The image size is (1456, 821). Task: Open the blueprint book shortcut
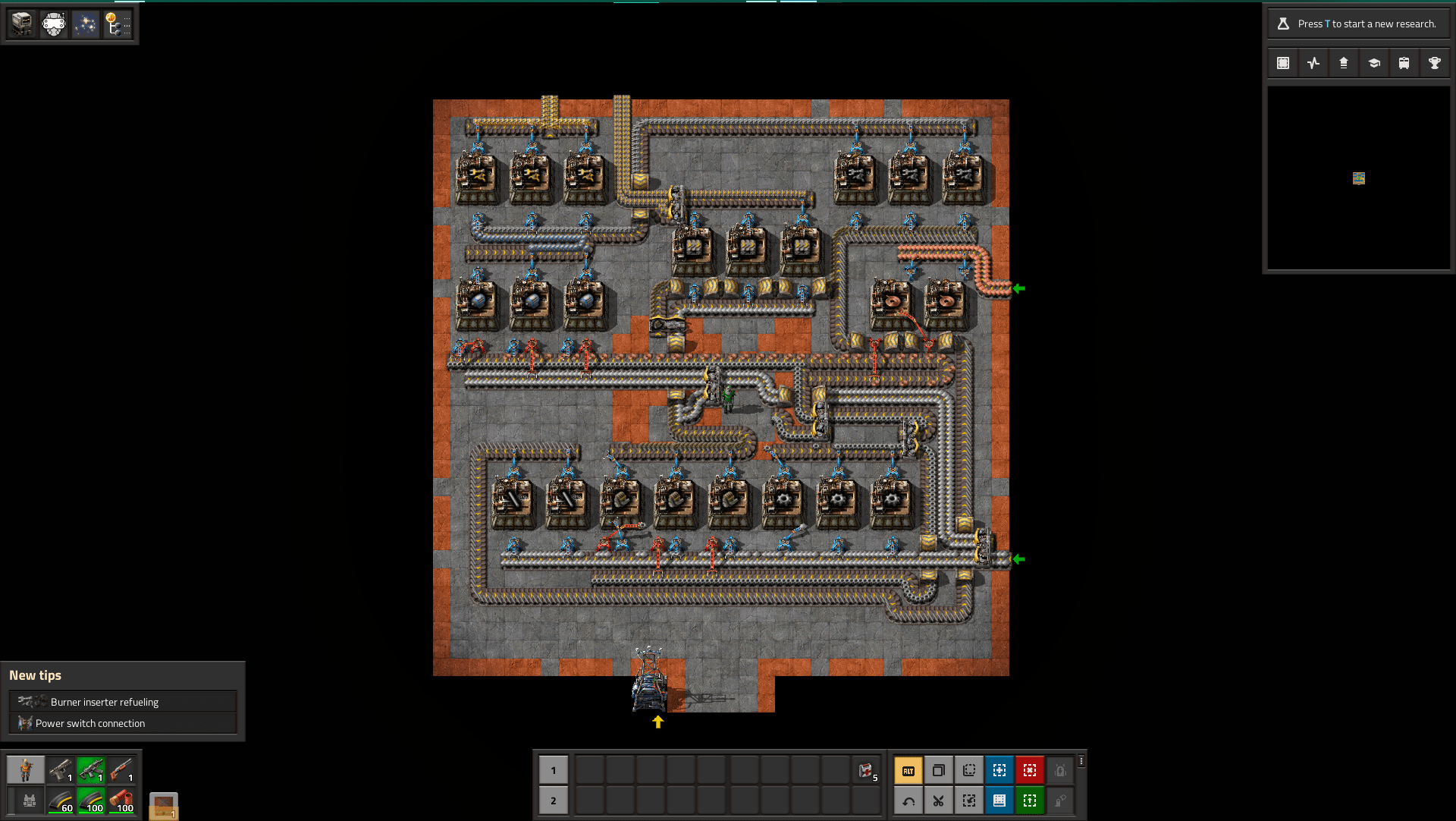(999, 801)
